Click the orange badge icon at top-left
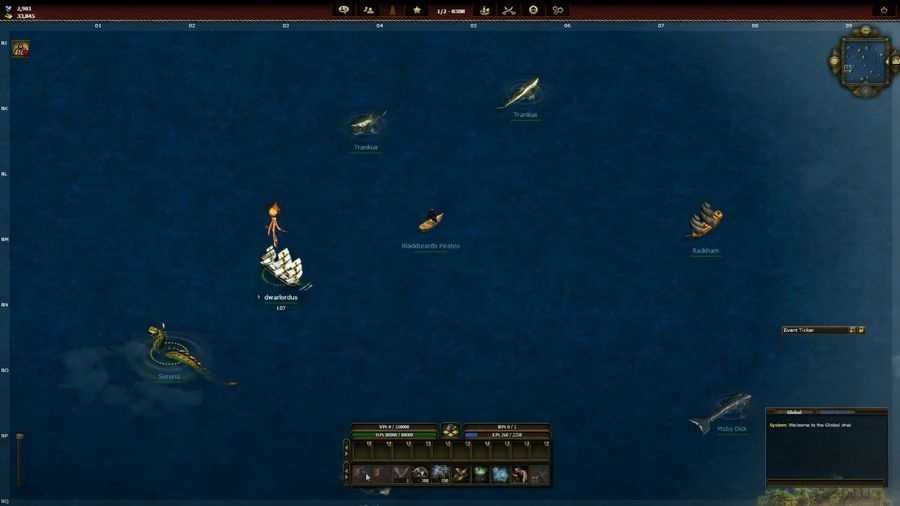900x506 pixels. click(x=20, y=48)
